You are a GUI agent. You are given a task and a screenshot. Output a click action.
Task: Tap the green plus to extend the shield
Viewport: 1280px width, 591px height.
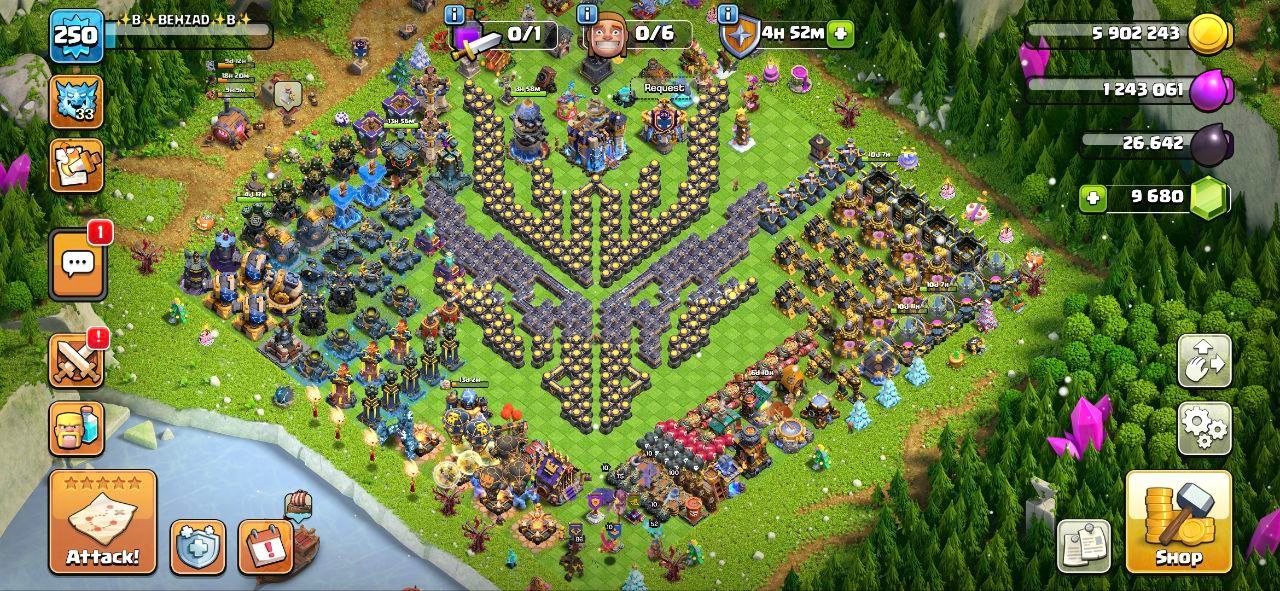click(840, 33)
